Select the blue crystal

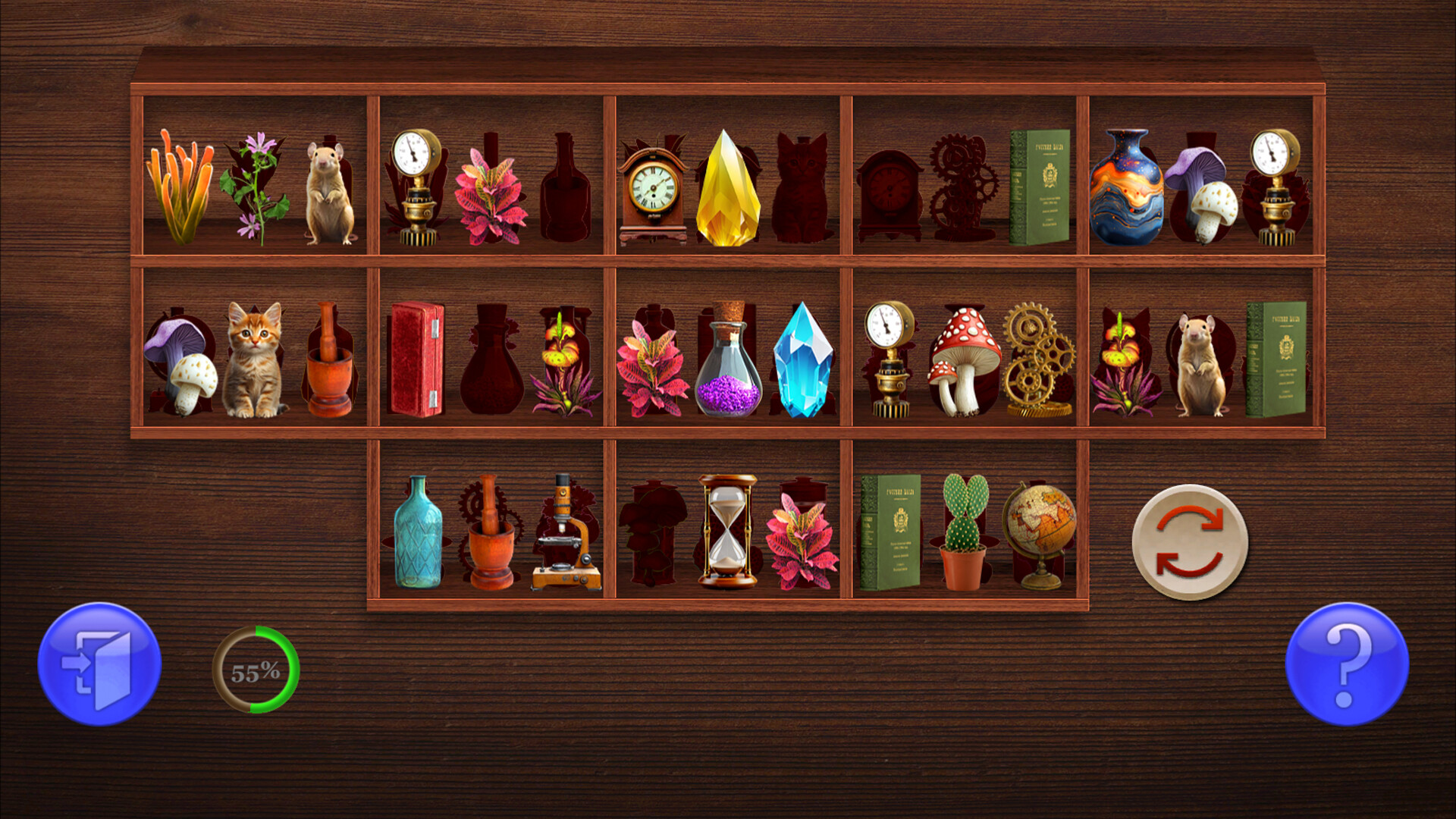[802, 360]
